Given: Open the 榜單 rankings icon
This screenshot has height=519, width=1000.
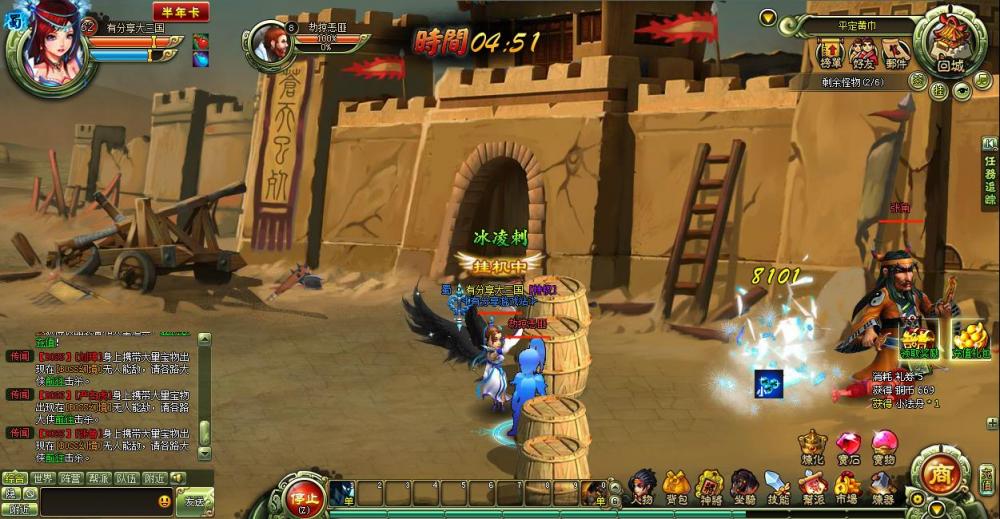Looking at the screenshot, I should point(831,51).
